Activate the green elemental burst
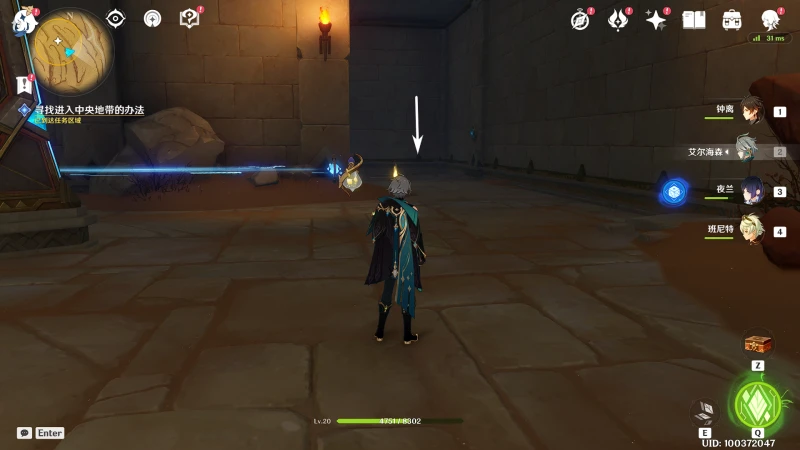This screenshot has height=450, width=800. pos(757,403)
